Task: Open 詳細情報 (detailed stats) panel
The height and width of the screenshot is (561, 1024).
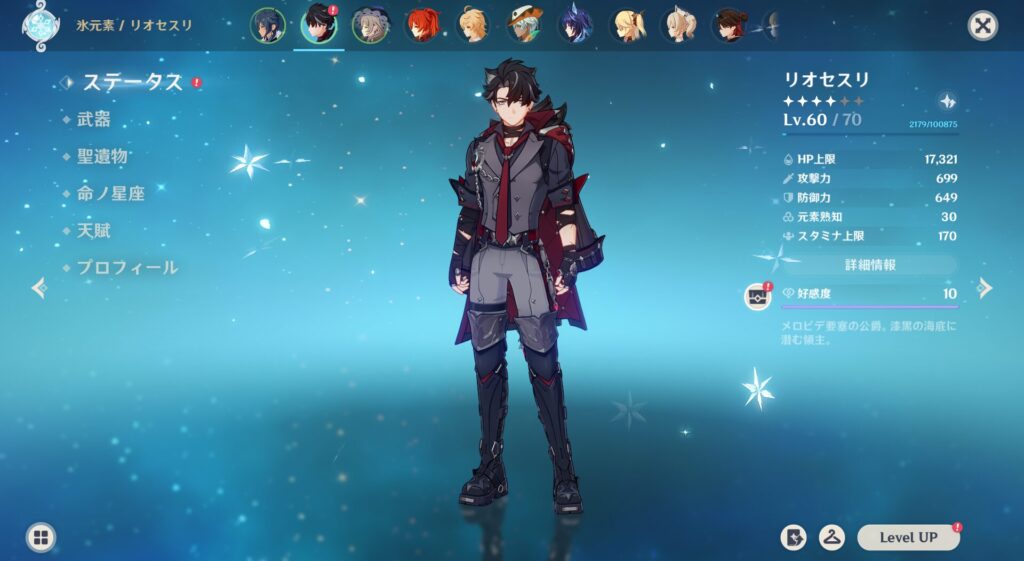Action: [869, 265]
